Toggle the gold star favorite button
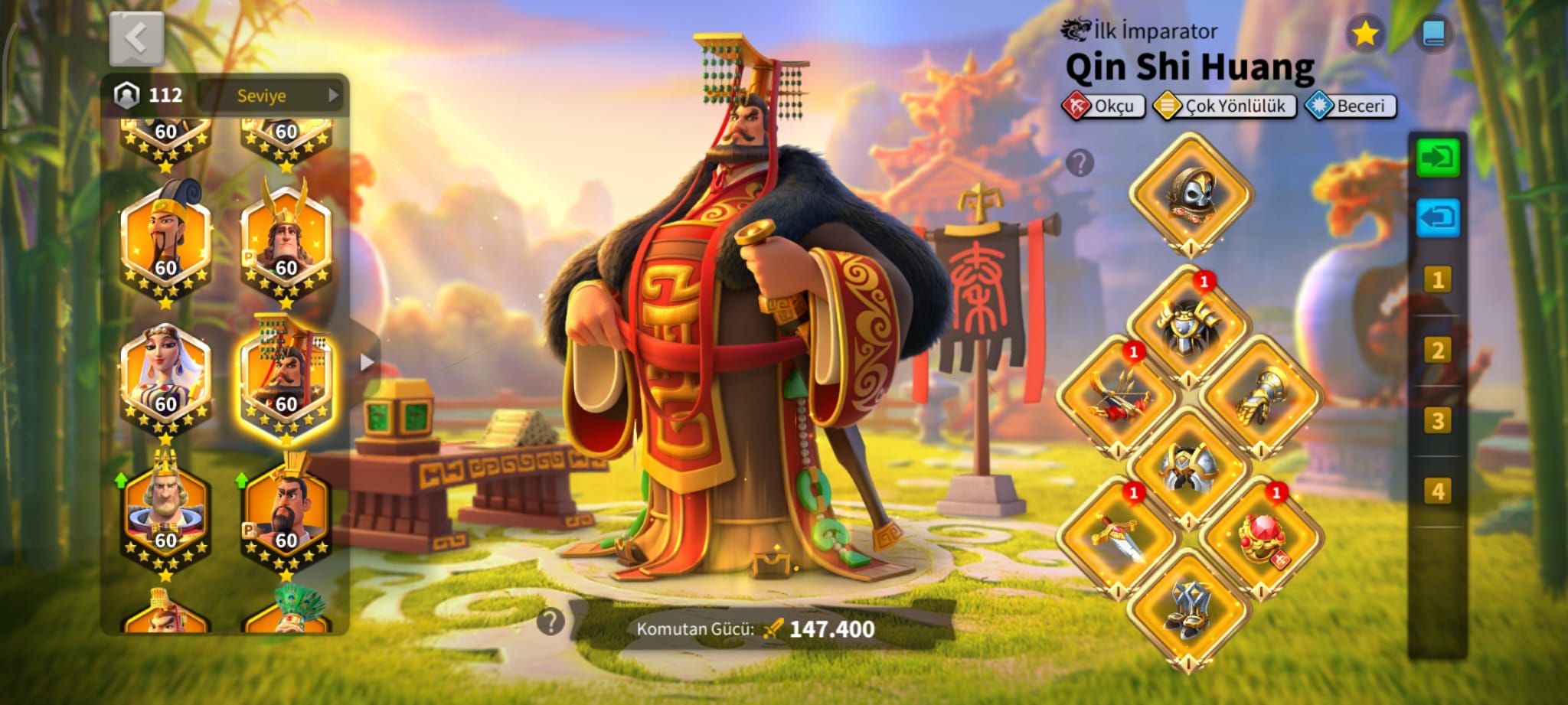The width and height of the screenshot is (1568, 705). 1364,34
